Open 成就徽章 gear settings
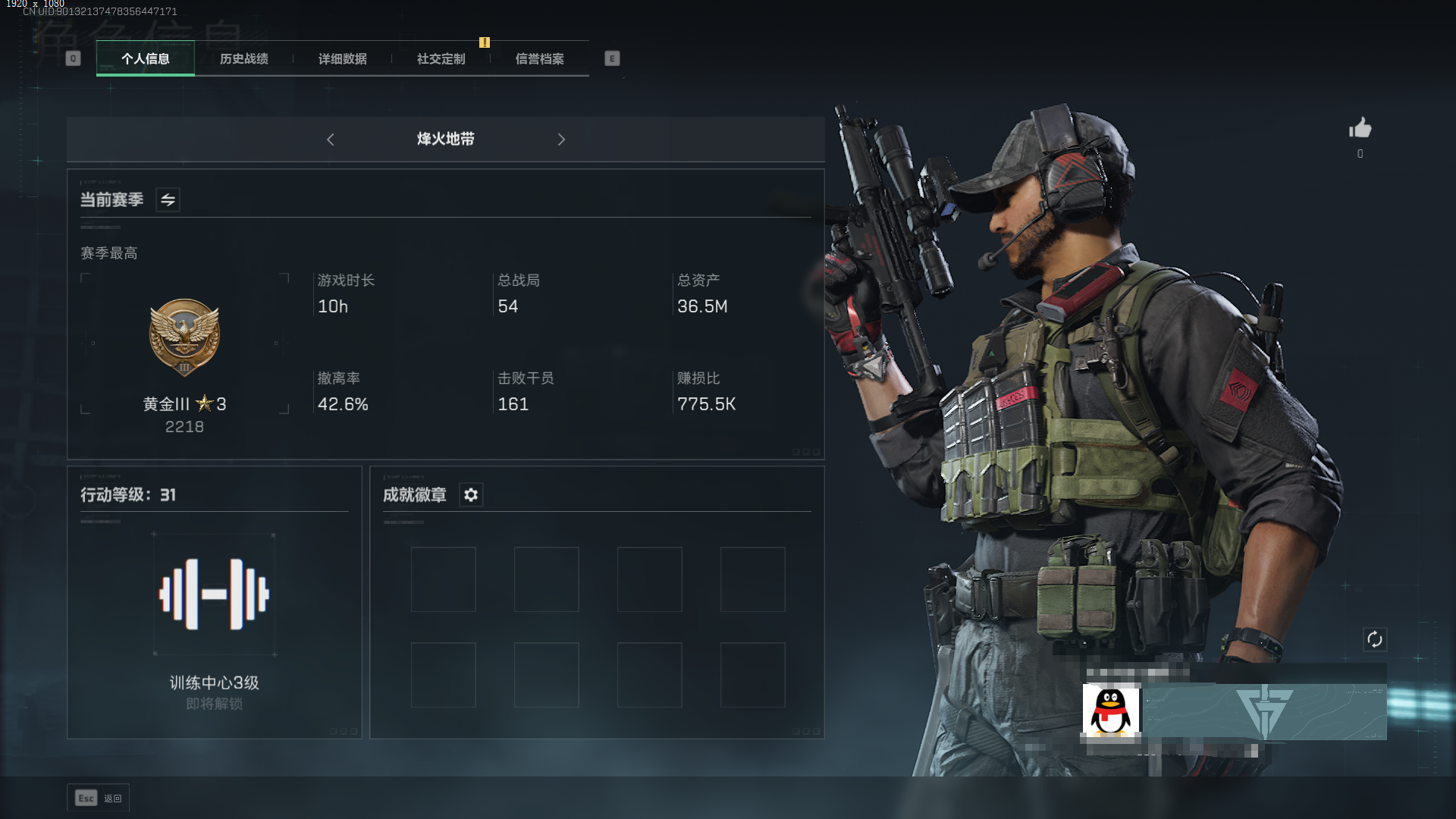Image resolution: width=1456 pixels, height=819 pixels. [471, 495]
